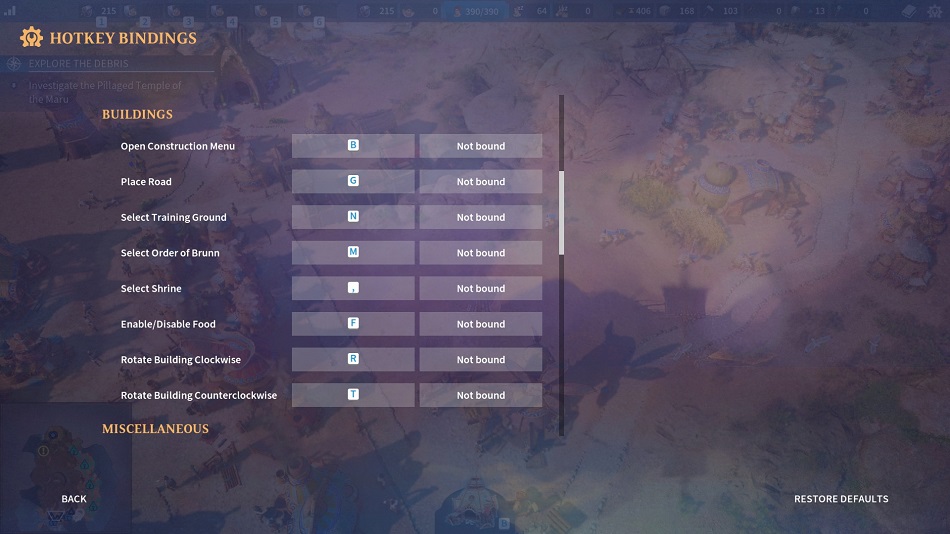This screenshot has width=950, height=534.
Task: Set alternate key for Rotate Building Clockwise
Action: [x=481, y=360]
